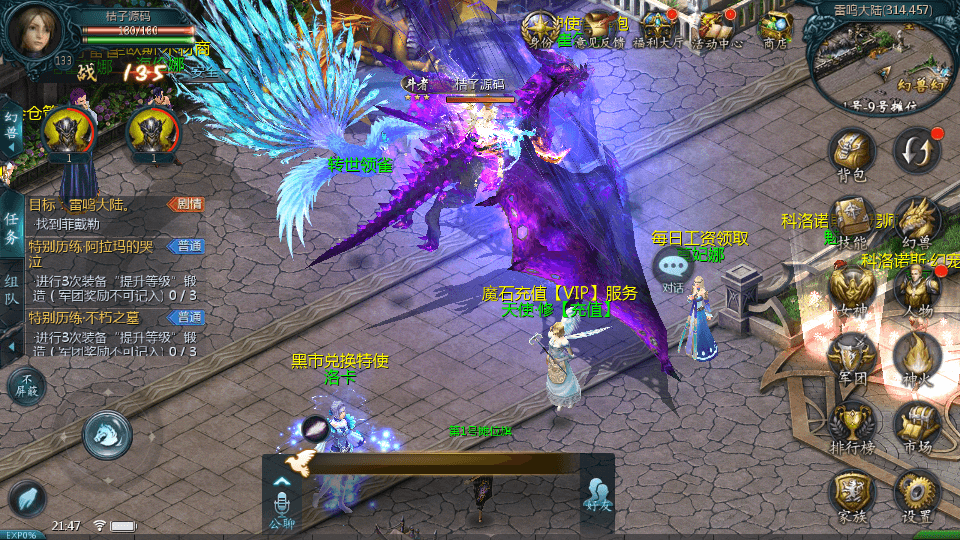Open the 神火 sacred flame menu
This screenshot has width=960, height=540.
(915, 356)
